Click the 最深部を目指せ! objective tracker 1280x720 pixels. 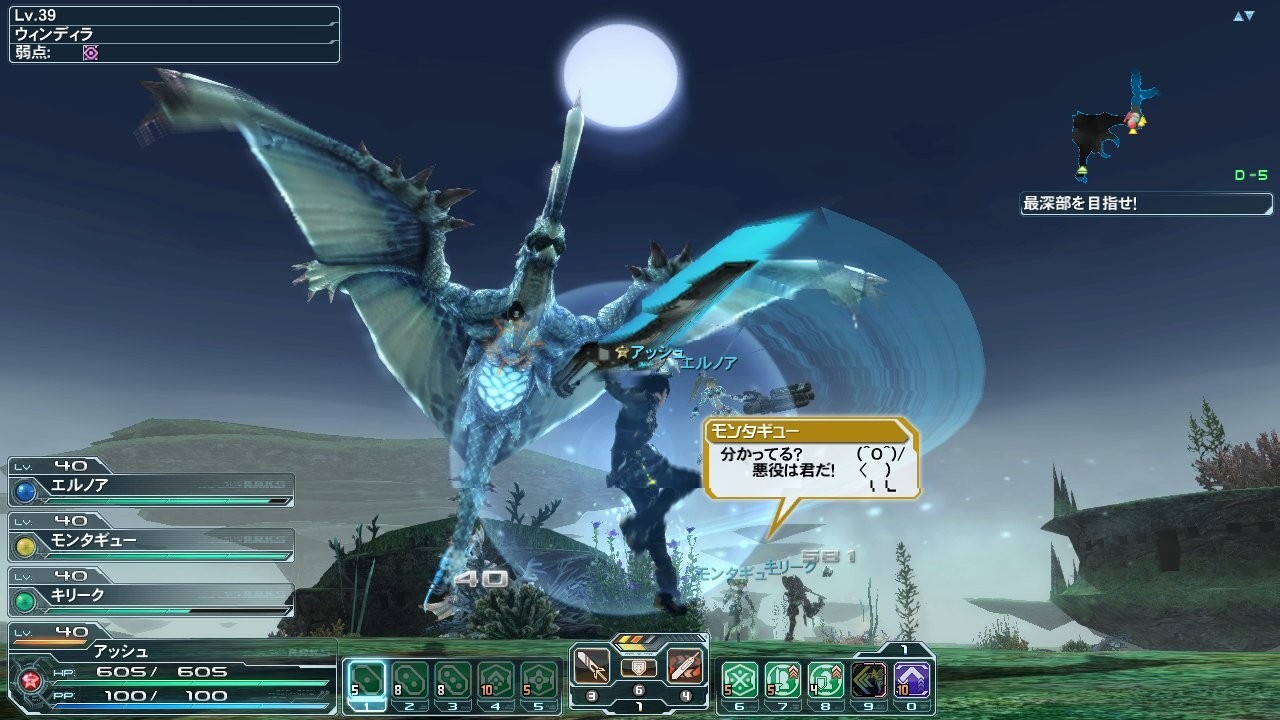click(1146, 204)
